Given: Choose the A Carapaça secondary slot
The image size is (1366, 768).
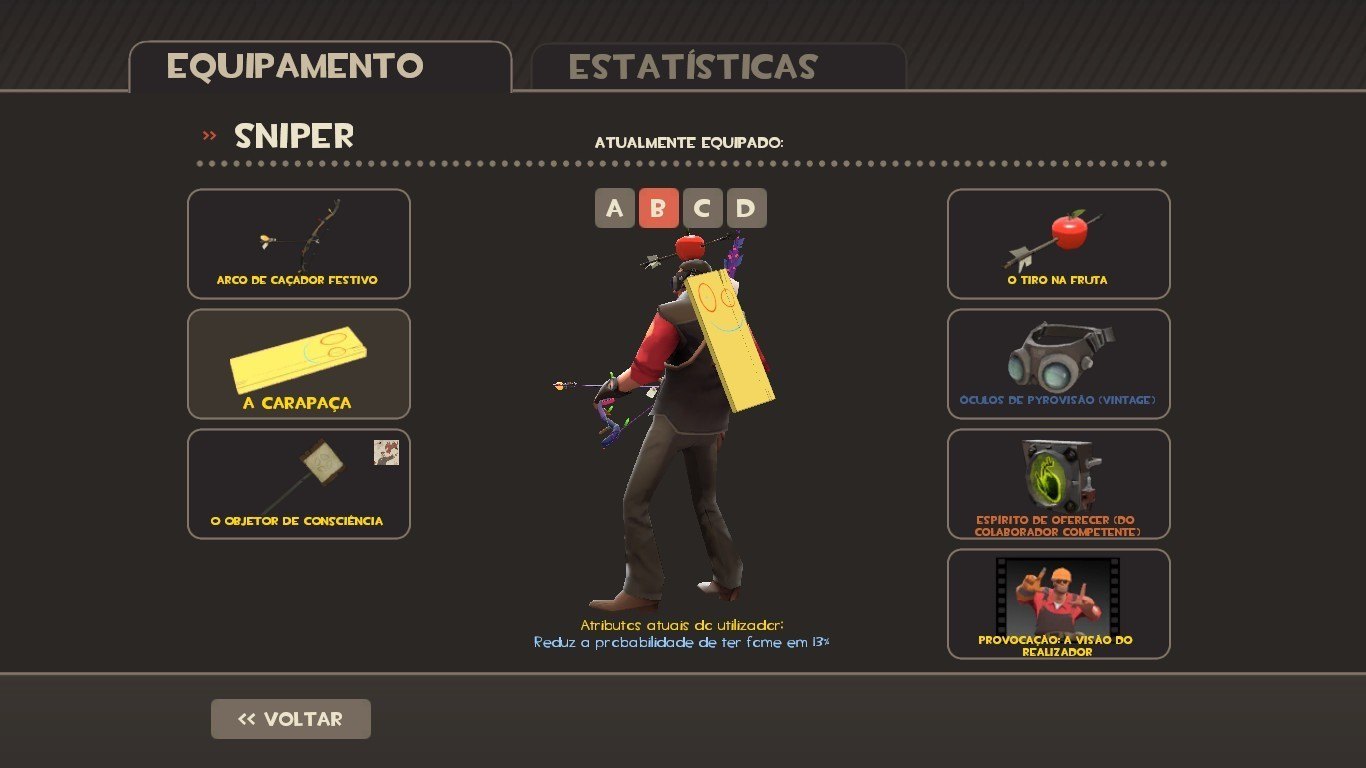Looking at the screenshot, I should click(298, 364).
